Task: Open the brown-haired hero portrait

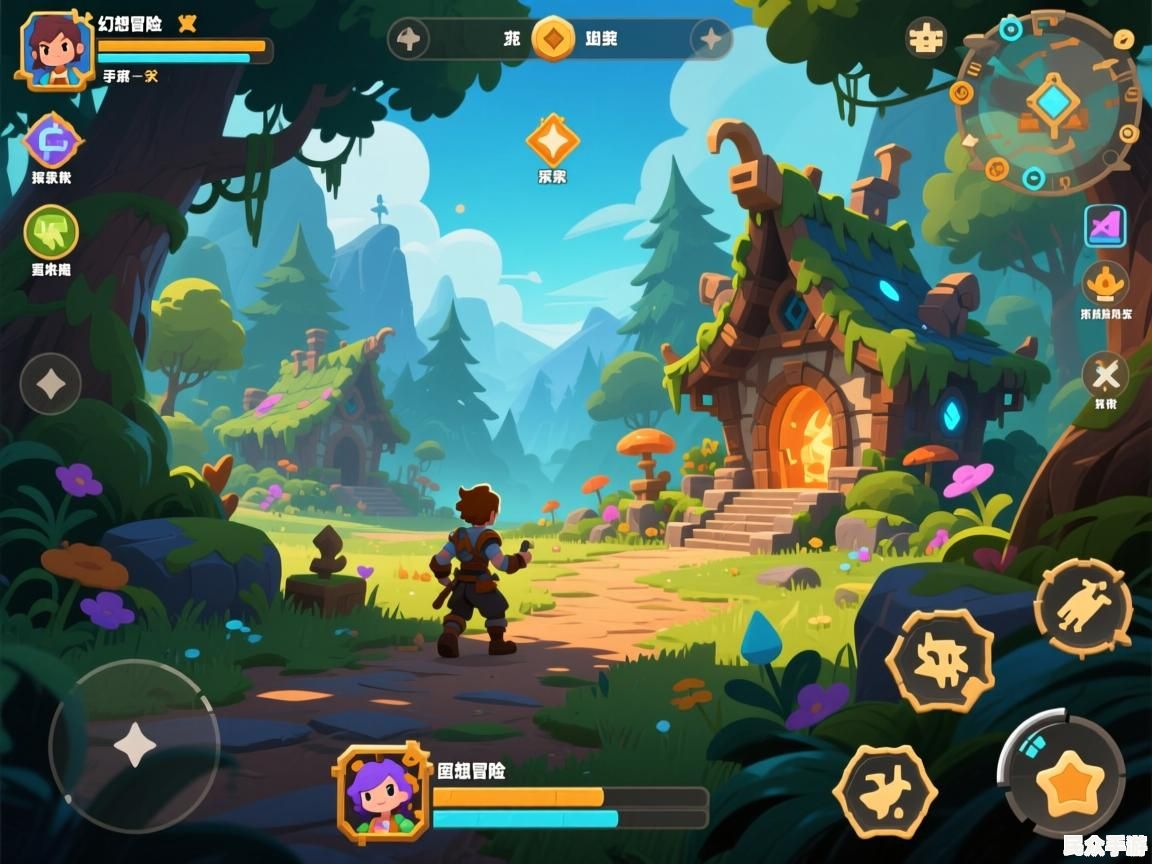Action: (x=57, y=51)
